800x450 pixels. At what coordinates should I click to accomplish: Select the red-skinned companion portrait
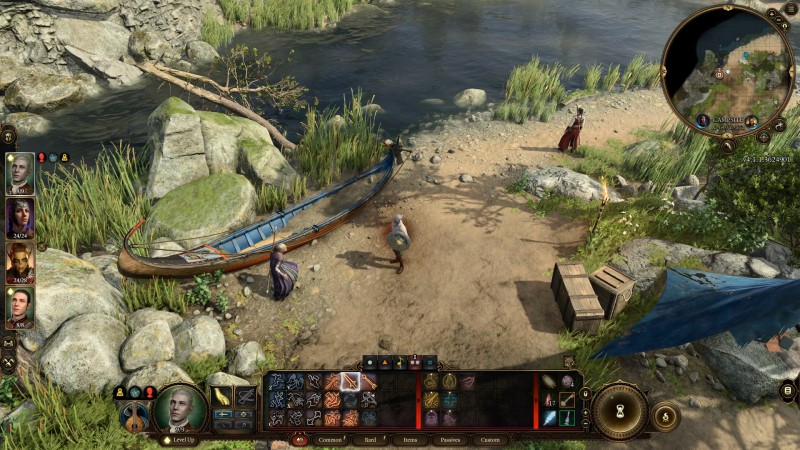(20, 262)
